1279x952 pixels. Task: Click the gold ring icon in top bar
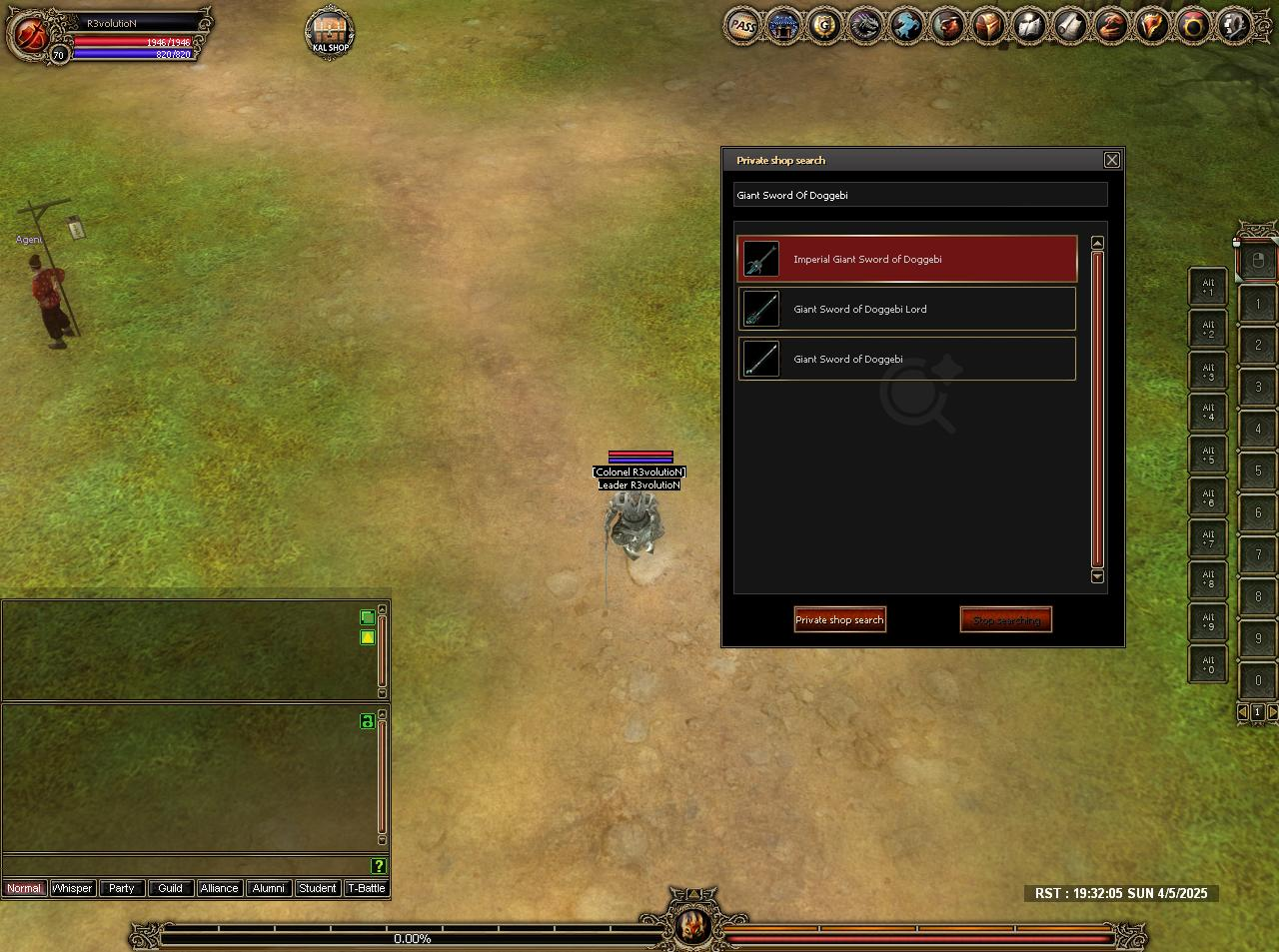(1193, 26)
